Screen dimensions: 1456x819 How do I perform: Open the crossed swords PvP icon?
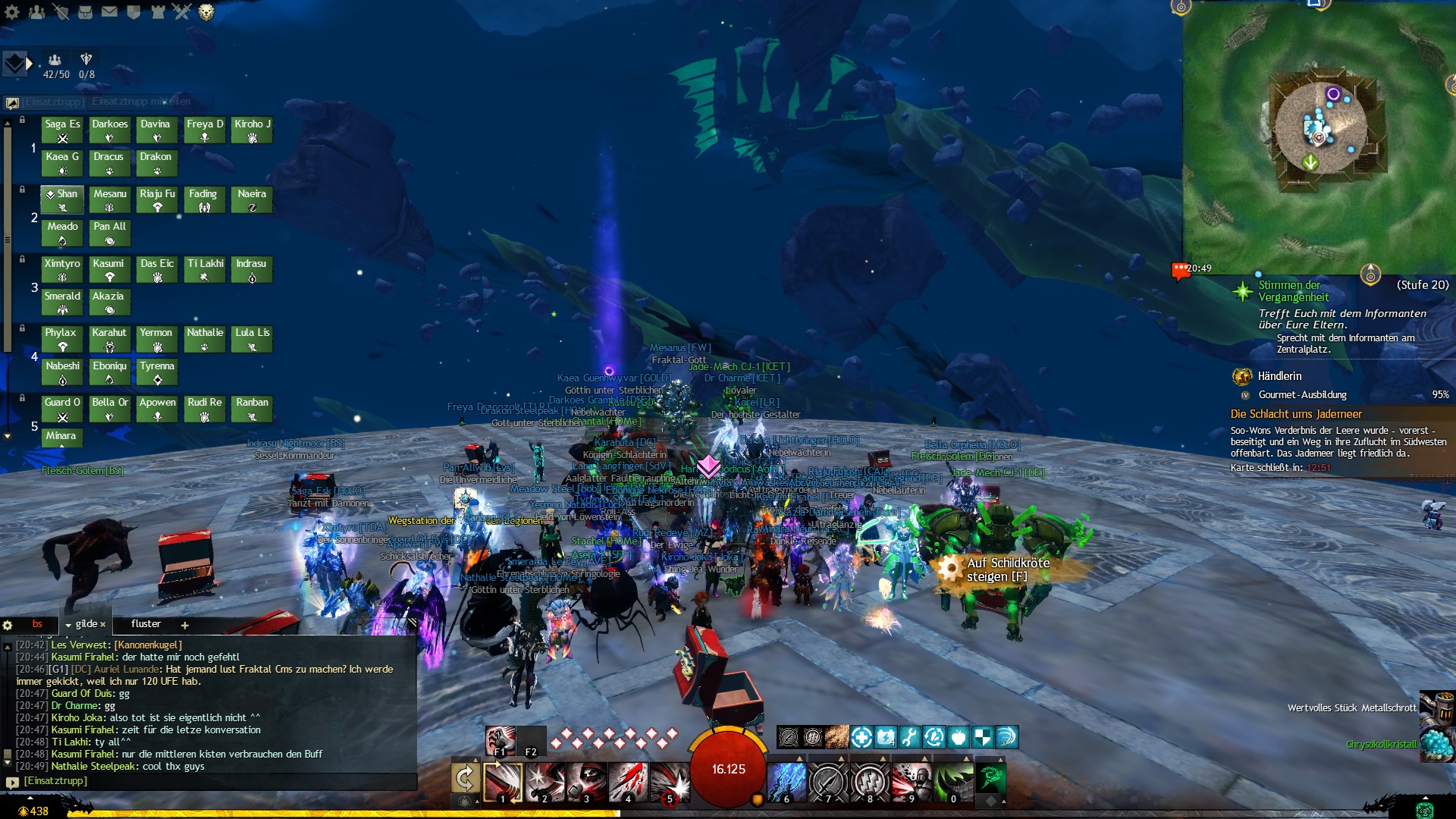(x=181, y=12)
